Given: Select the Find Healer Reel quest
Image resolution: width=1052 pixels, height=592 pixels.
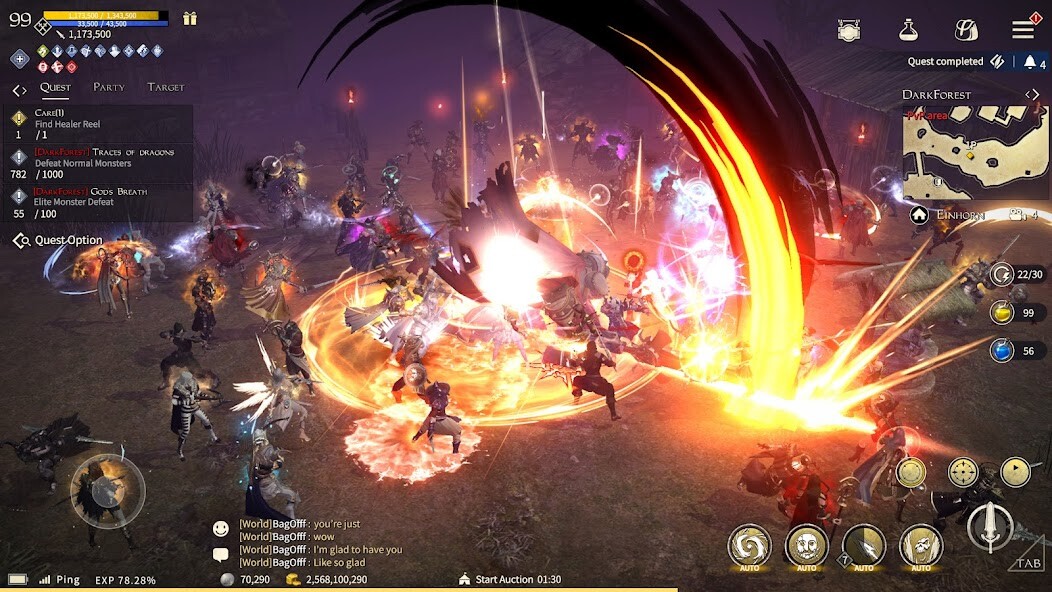Looking at the screenshot, I should (x=100, y=124).
